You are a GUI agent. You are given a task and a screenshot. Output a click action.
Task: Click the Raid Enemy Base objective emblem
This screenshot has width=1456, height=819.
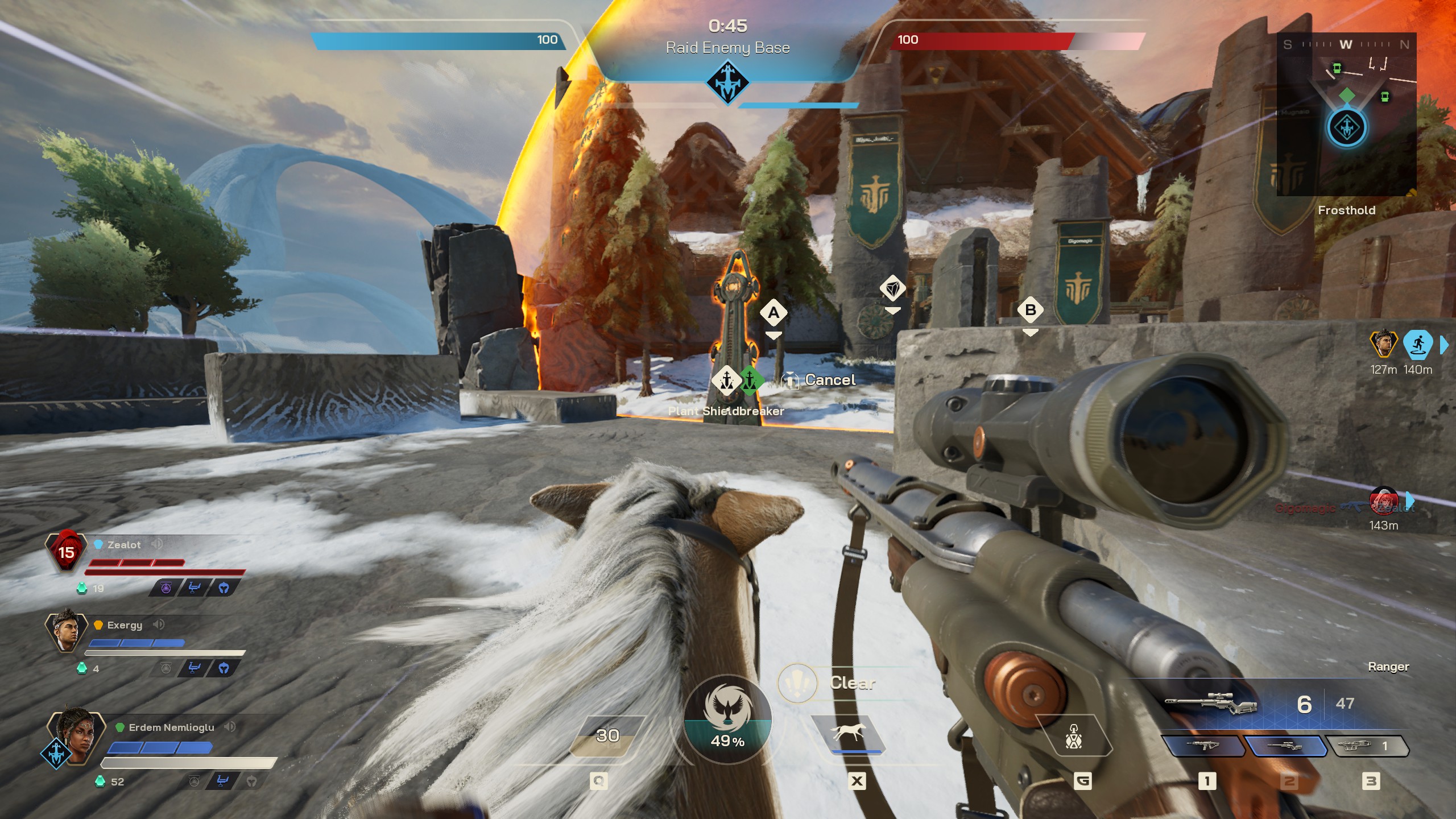[x=727, y=82]
